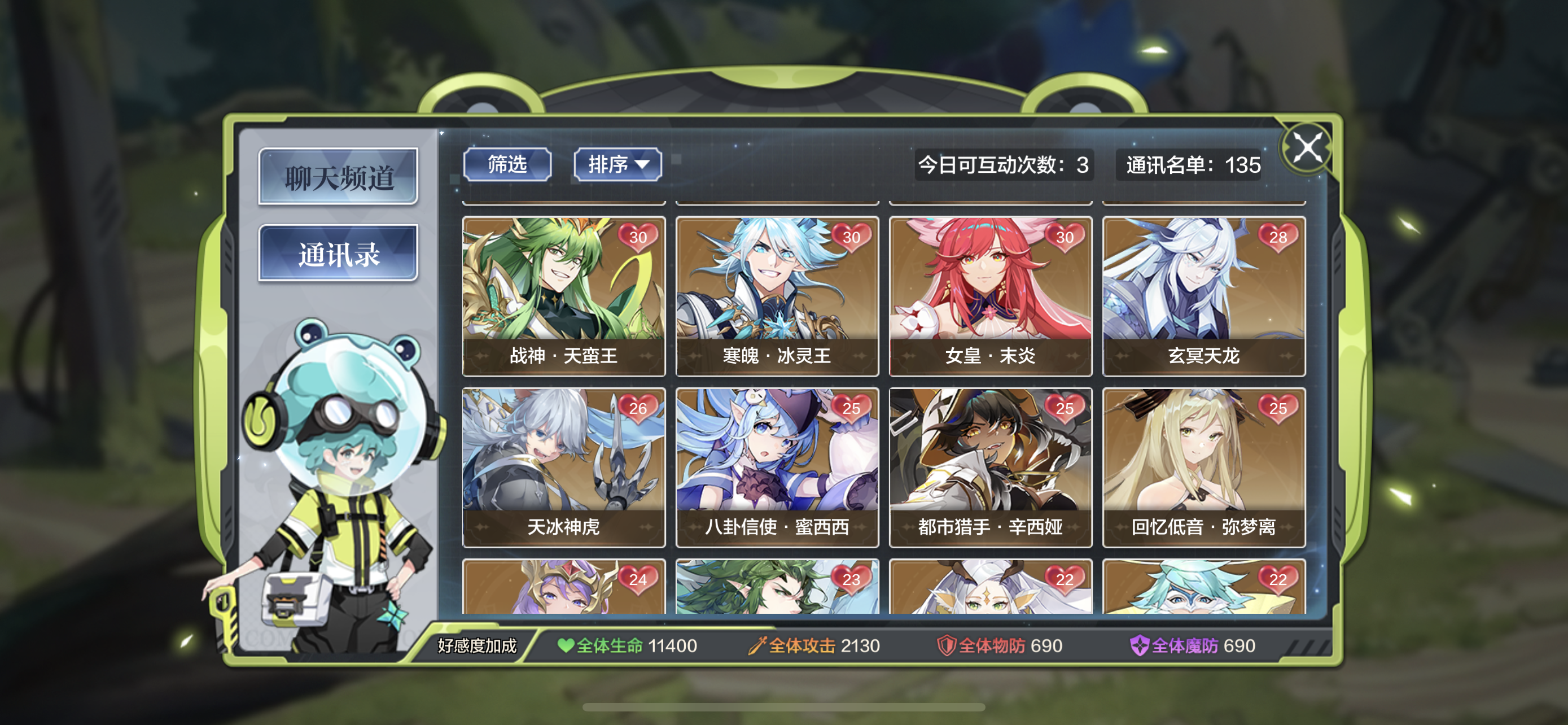Viewport: 1568px width, 725px height.
Task: Choose the 都市猎手·辛西娅 contact card
Action: tap(991, 467)
